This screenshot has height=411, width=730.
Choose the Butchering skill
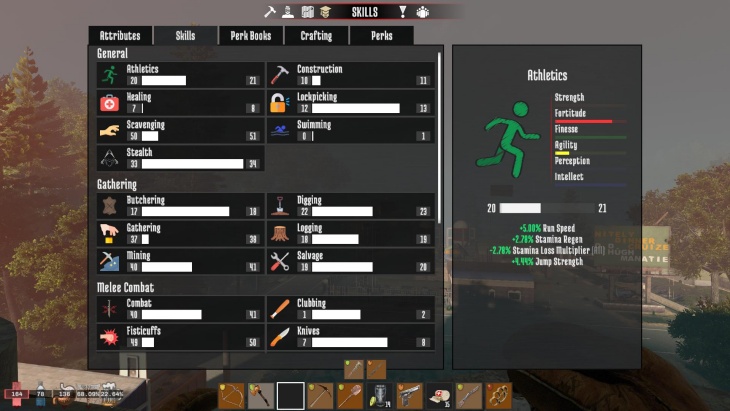click(x=180, y=206)
